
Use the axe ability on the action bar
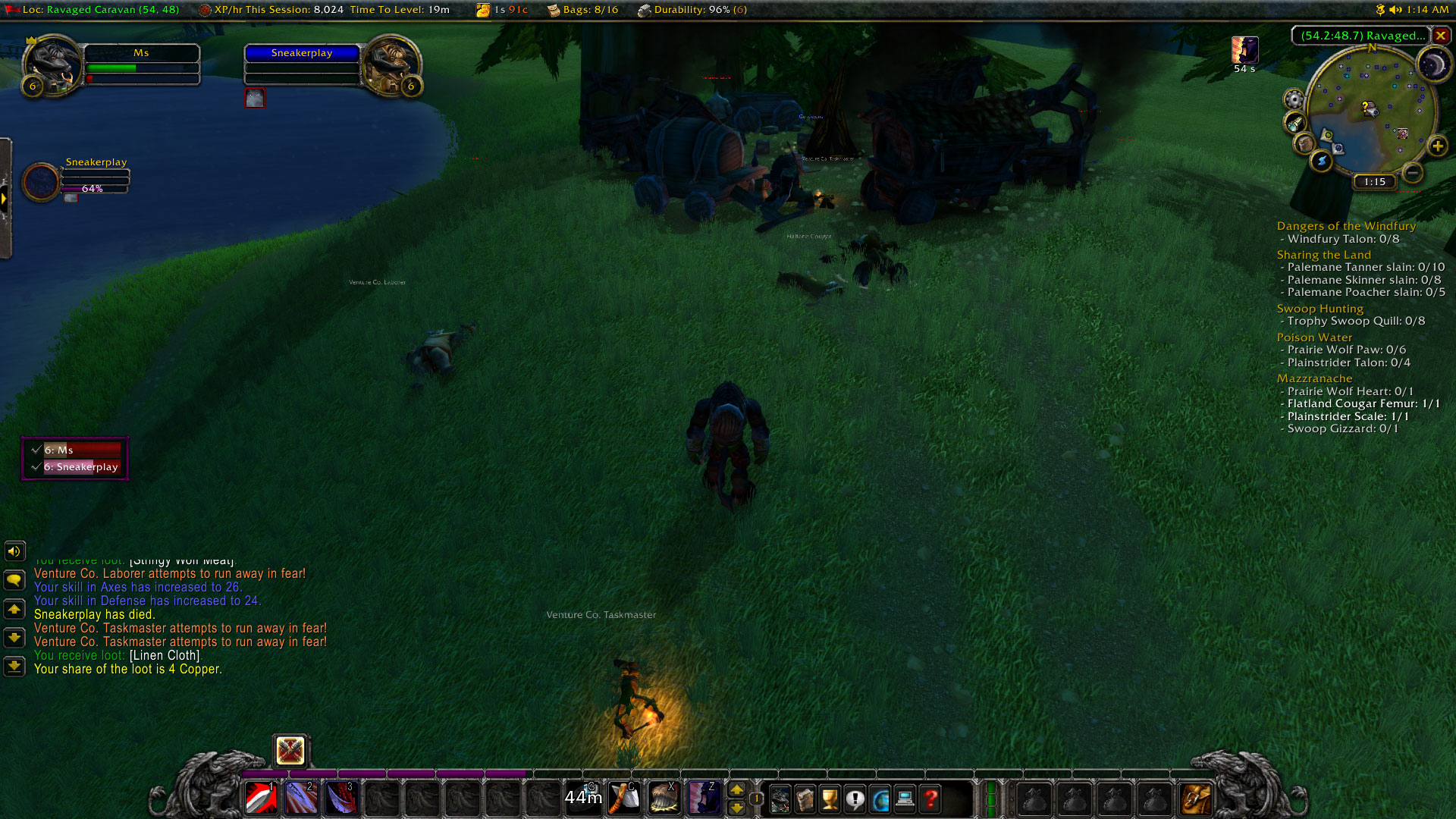pyautogui.click(x=624, y=799)
